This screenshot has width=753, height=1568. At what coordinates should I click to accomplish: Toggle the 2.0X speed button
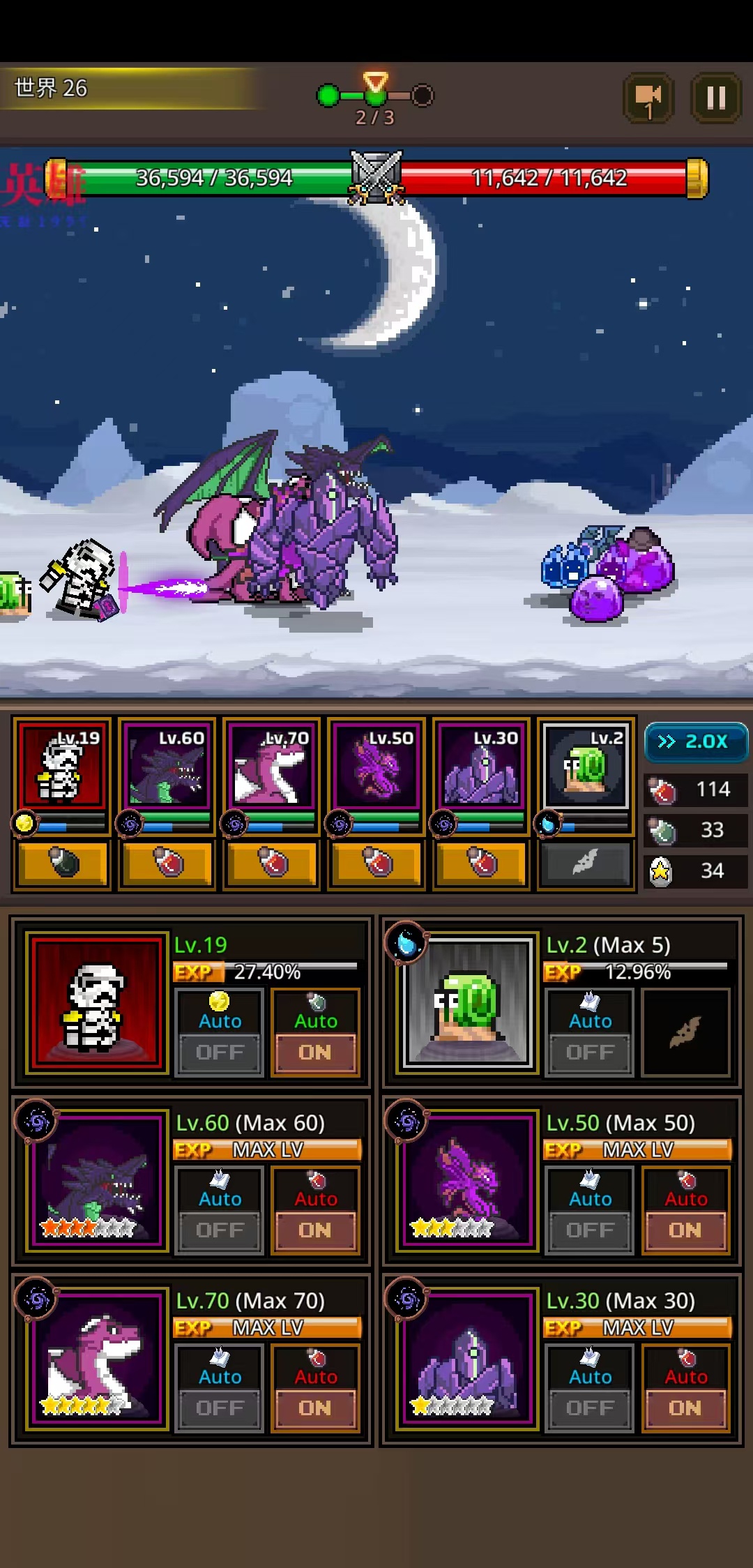click(695, 741)
